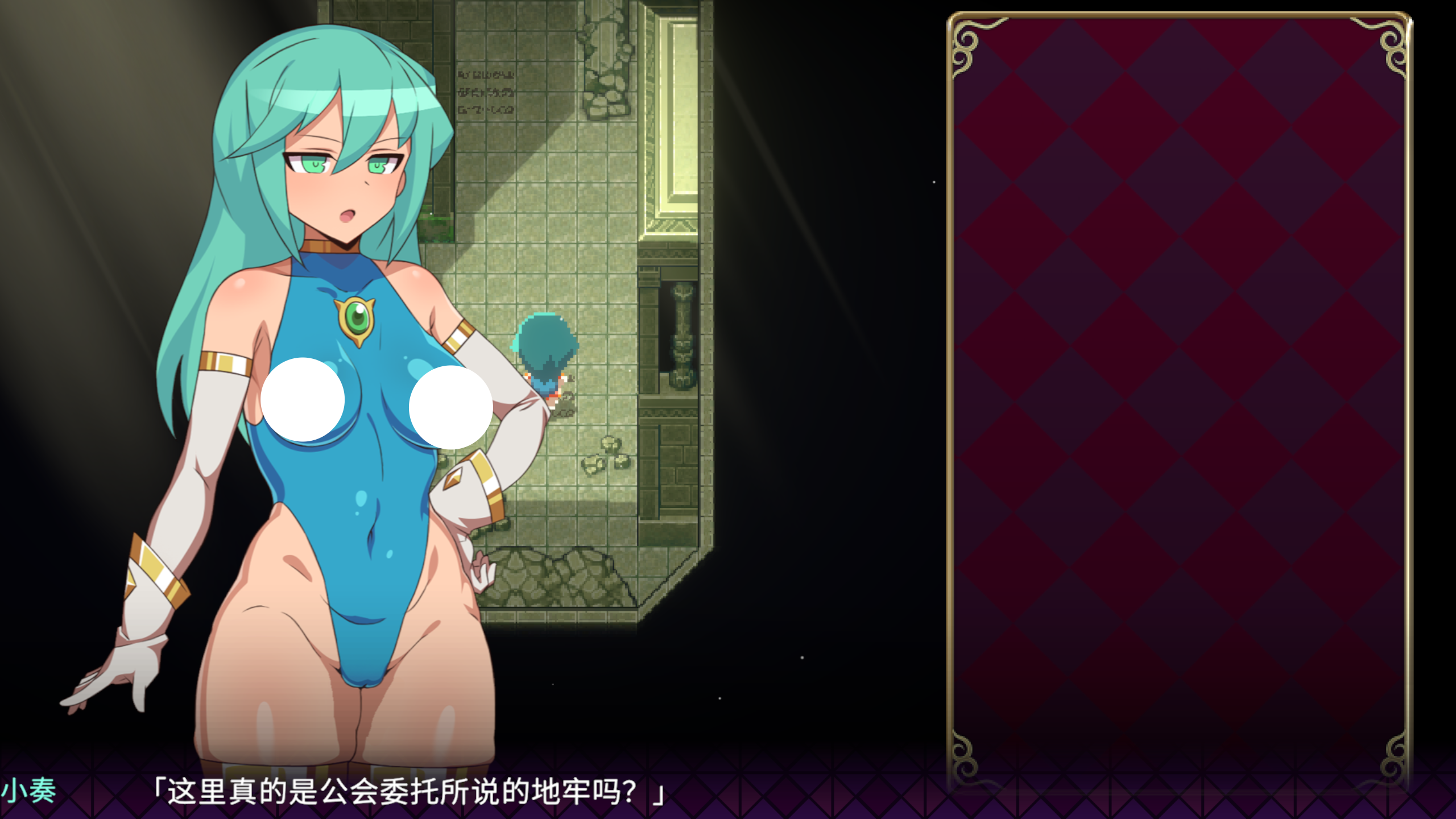Click the speaker name 小奏 in the dialogue box
1456x819 pixels.
tap(31, 791)
